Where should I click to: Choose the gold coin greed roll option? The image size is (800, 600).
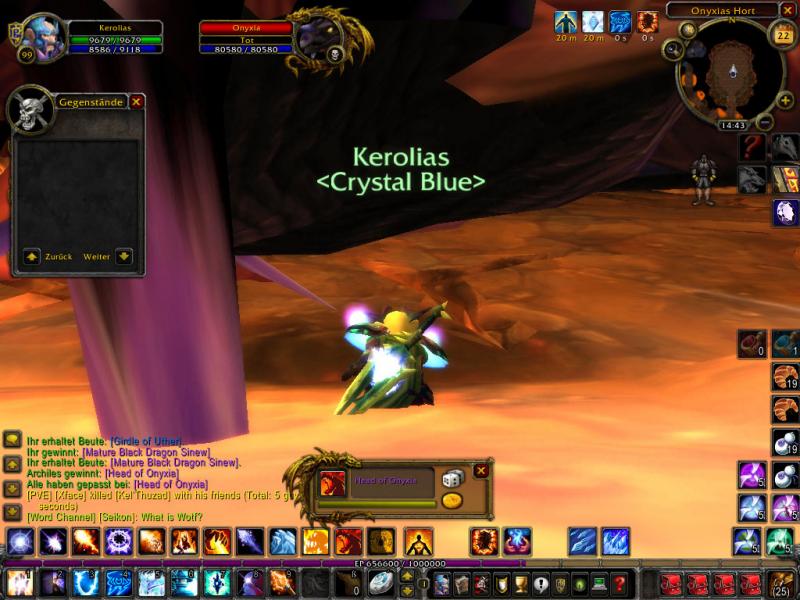[452, 499]
